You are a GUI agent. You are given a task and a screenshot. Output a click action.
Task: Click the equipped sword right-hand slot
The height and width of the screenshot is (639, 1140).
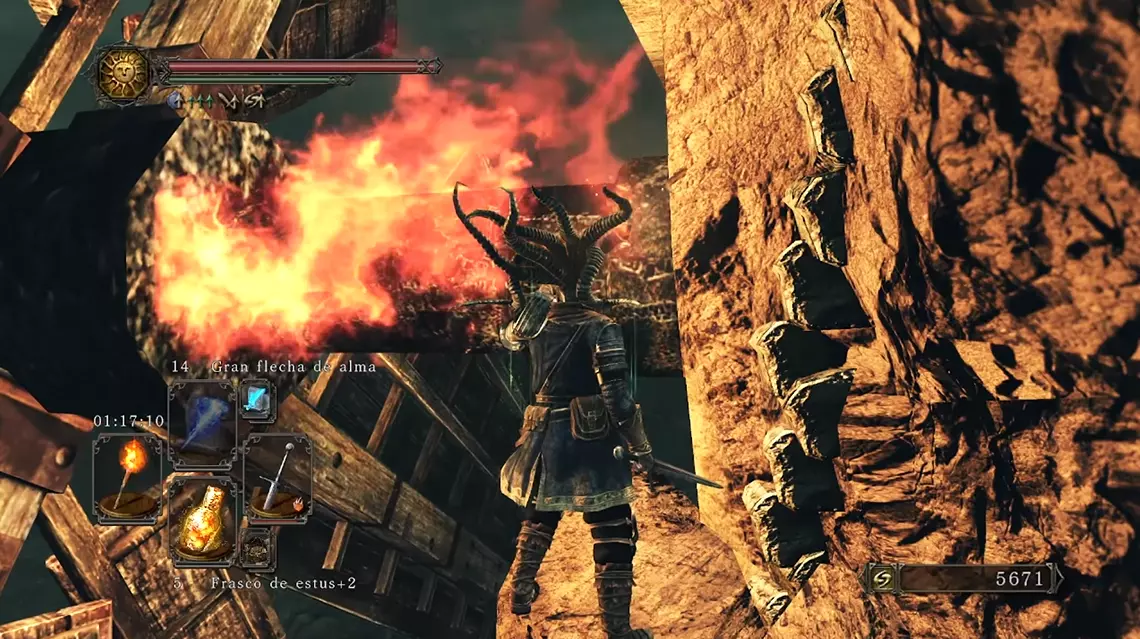(277, 478)
